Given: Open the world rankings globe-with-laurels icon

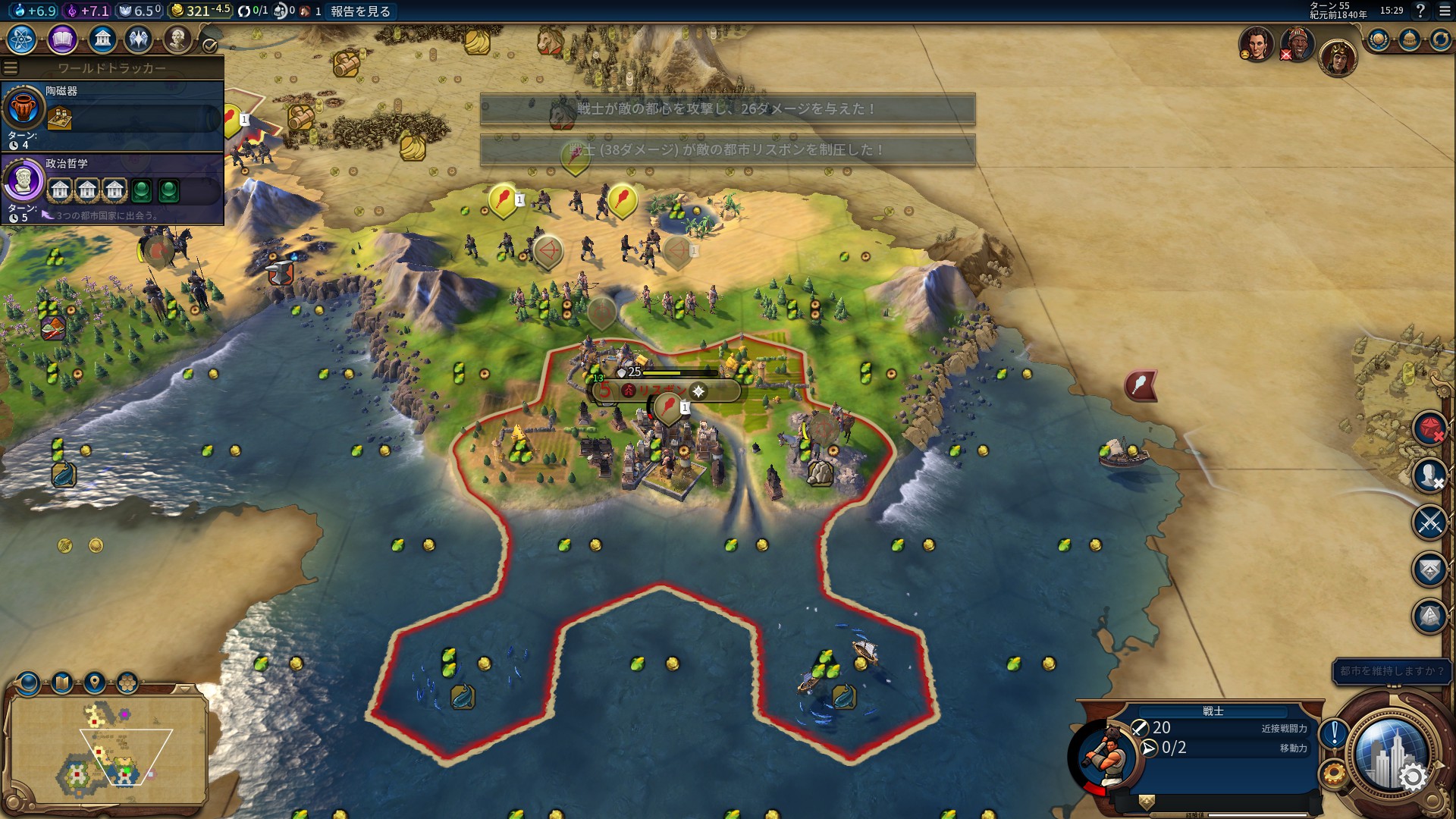Looking at the screenshot, I should click(x=1378, y=39).
